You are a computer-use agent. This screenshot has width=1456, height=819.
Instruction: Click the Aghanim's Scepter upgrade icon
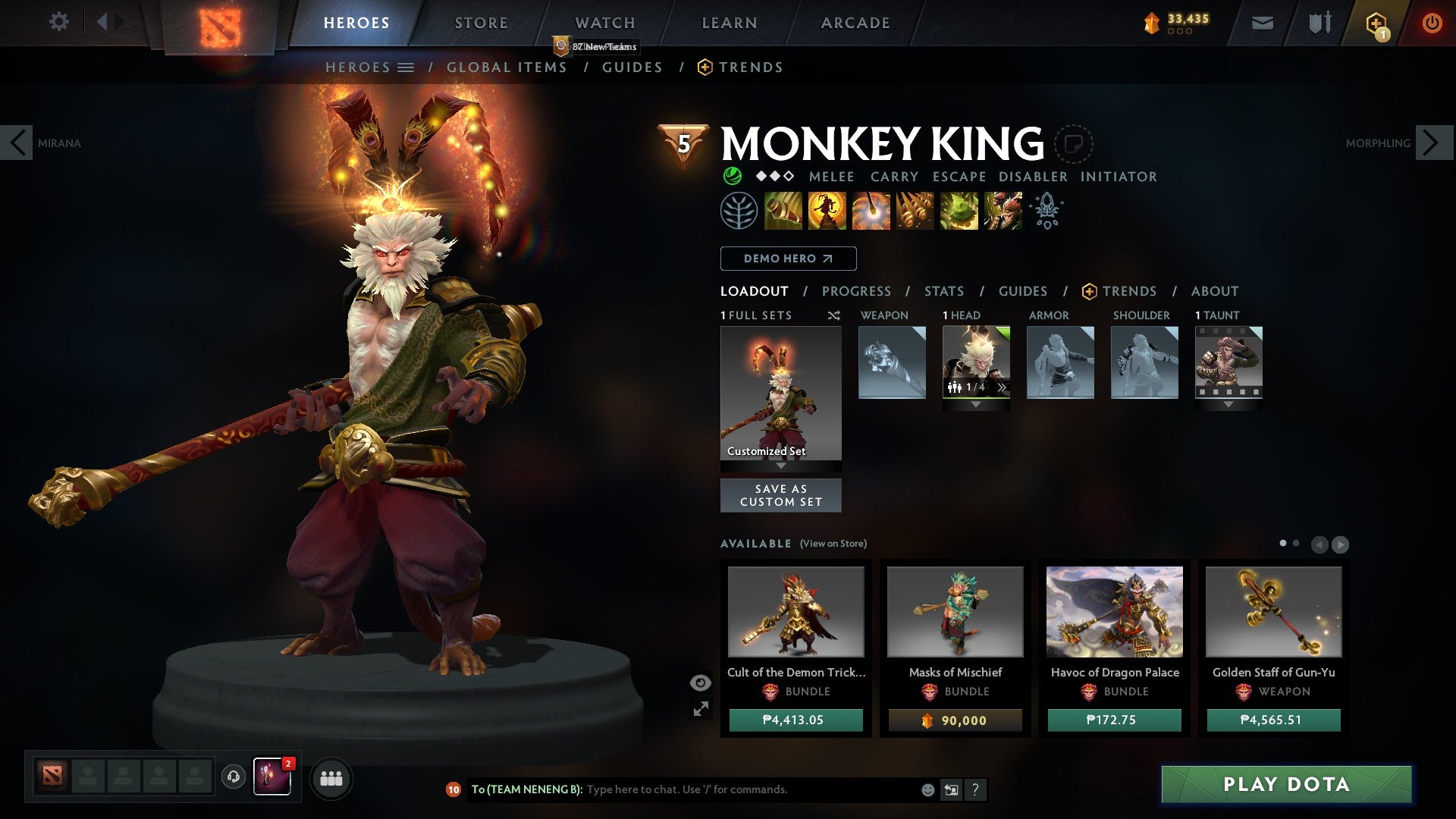1046,210
